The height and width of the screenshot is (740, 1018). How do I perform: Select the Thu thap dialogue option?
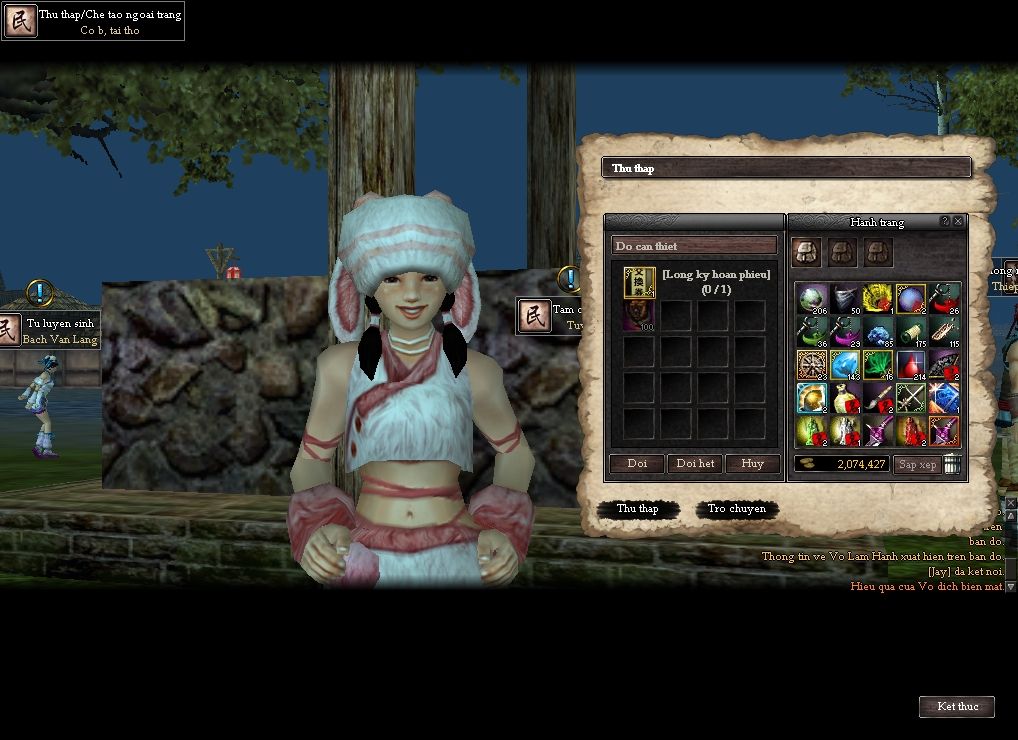pos(638,509)
